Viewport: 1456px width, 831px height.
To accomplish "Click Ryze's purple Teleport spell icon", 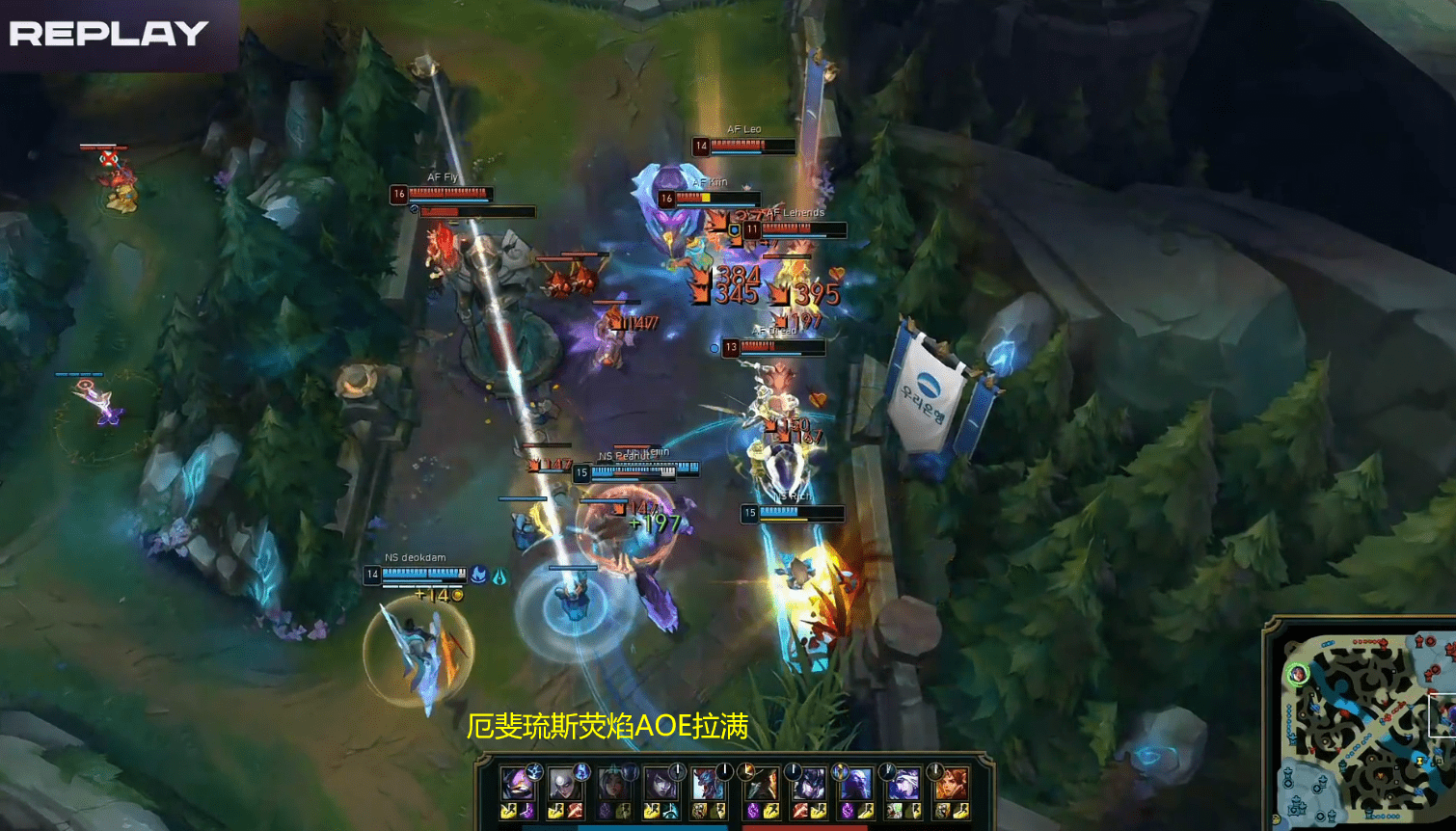I will (848, 812).
